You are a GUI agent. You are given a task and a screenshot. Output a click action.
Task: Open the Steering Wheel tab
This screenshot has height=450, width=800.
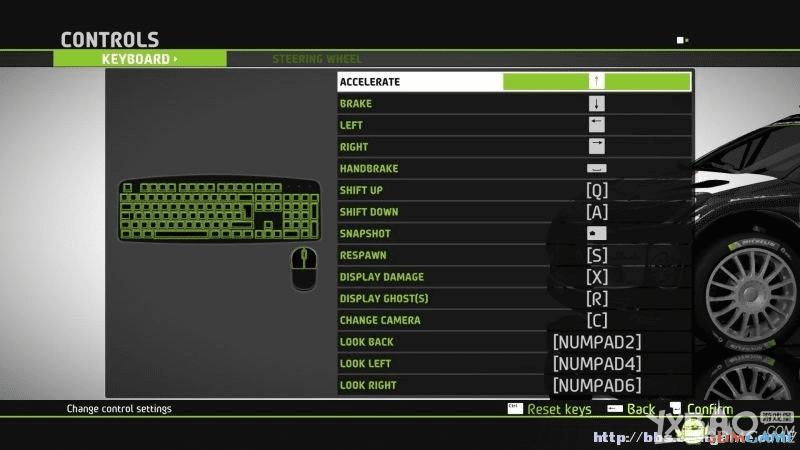[317, 59]
